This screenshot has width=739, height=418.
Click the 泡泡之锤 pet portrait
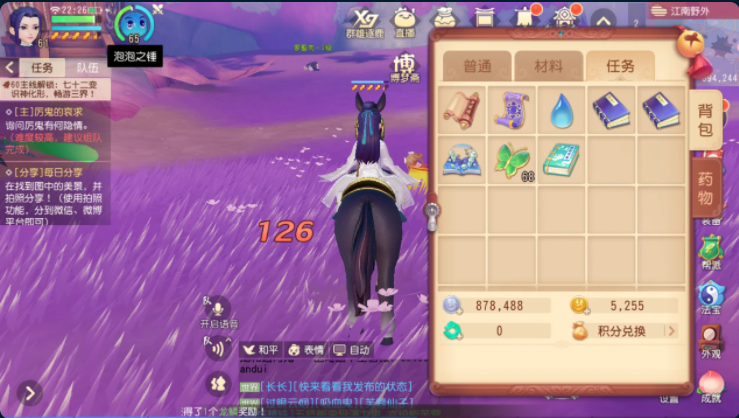point(134,25)
